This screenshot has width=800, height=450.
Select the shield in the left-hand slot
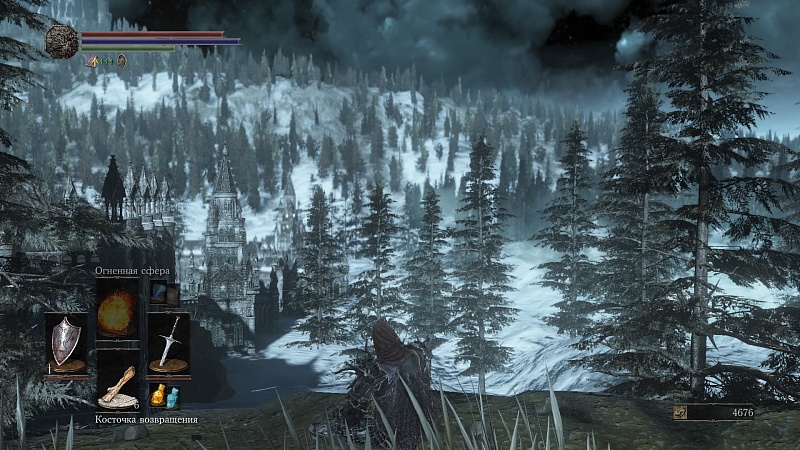pyautogui.click(x=66, y=342)
